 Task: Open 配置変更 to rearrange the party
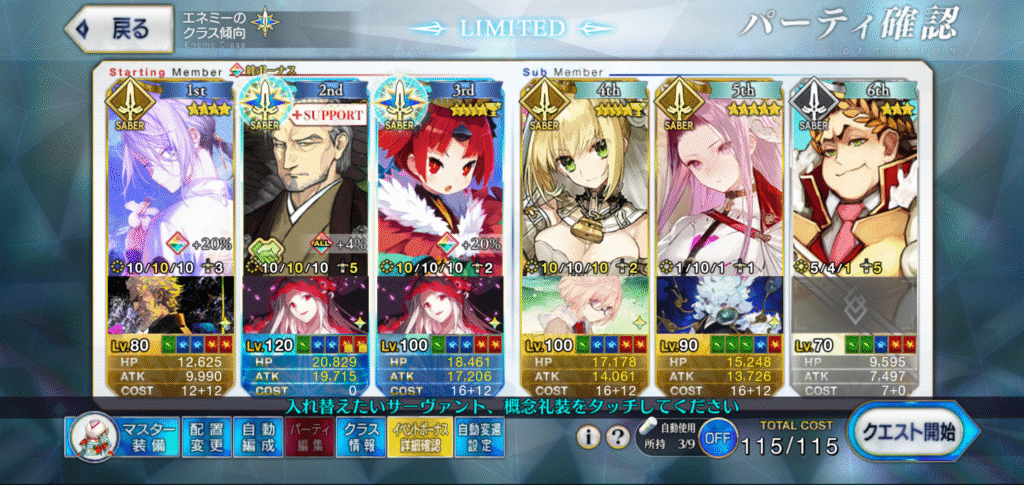coord(206,439)
